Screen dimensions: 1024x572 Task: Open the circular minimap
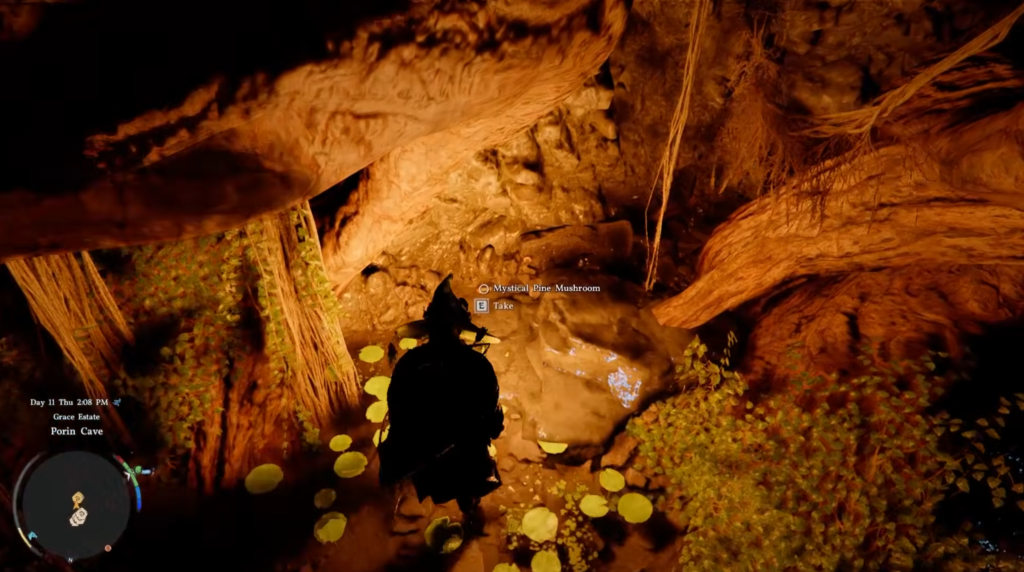click(x=75, y=504)
